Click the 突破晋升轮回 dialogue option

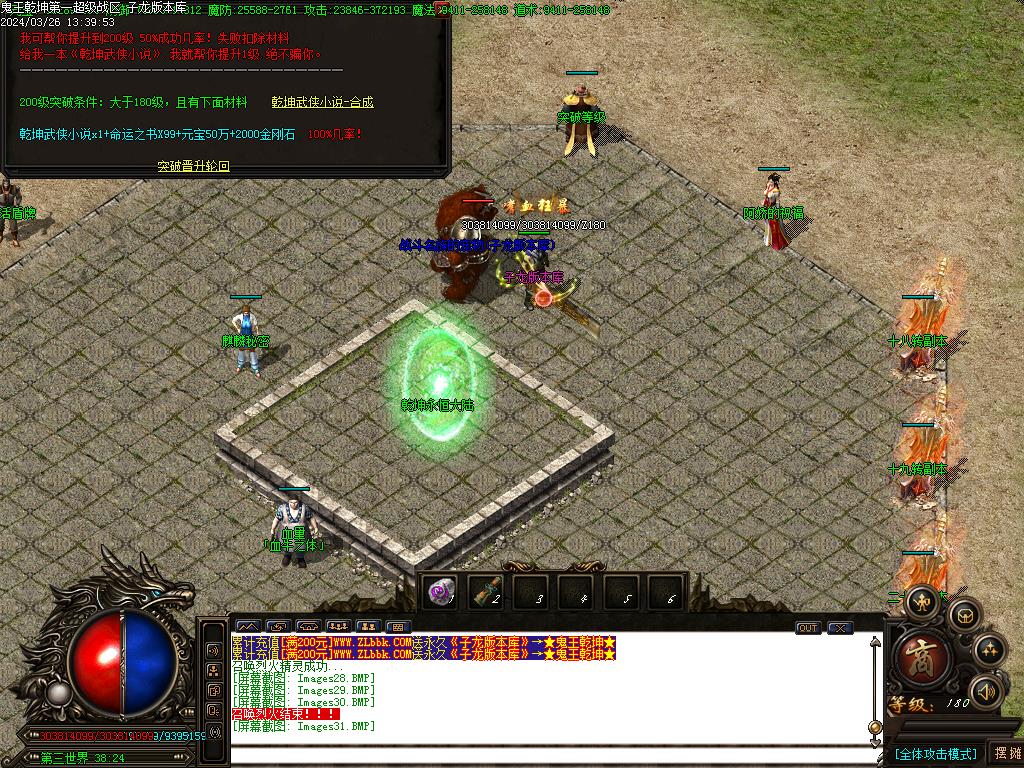(x=194, y=166)
